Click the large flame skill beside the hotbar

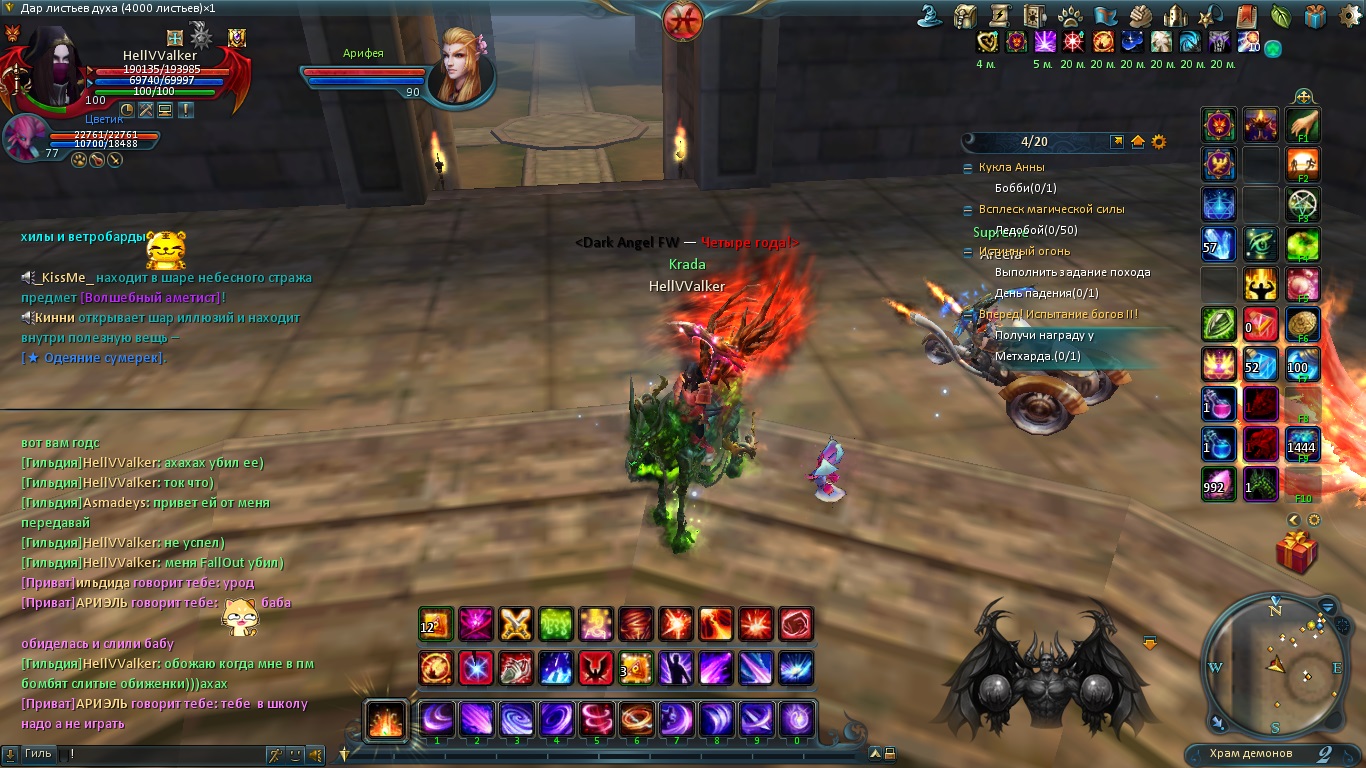point(385,719)
